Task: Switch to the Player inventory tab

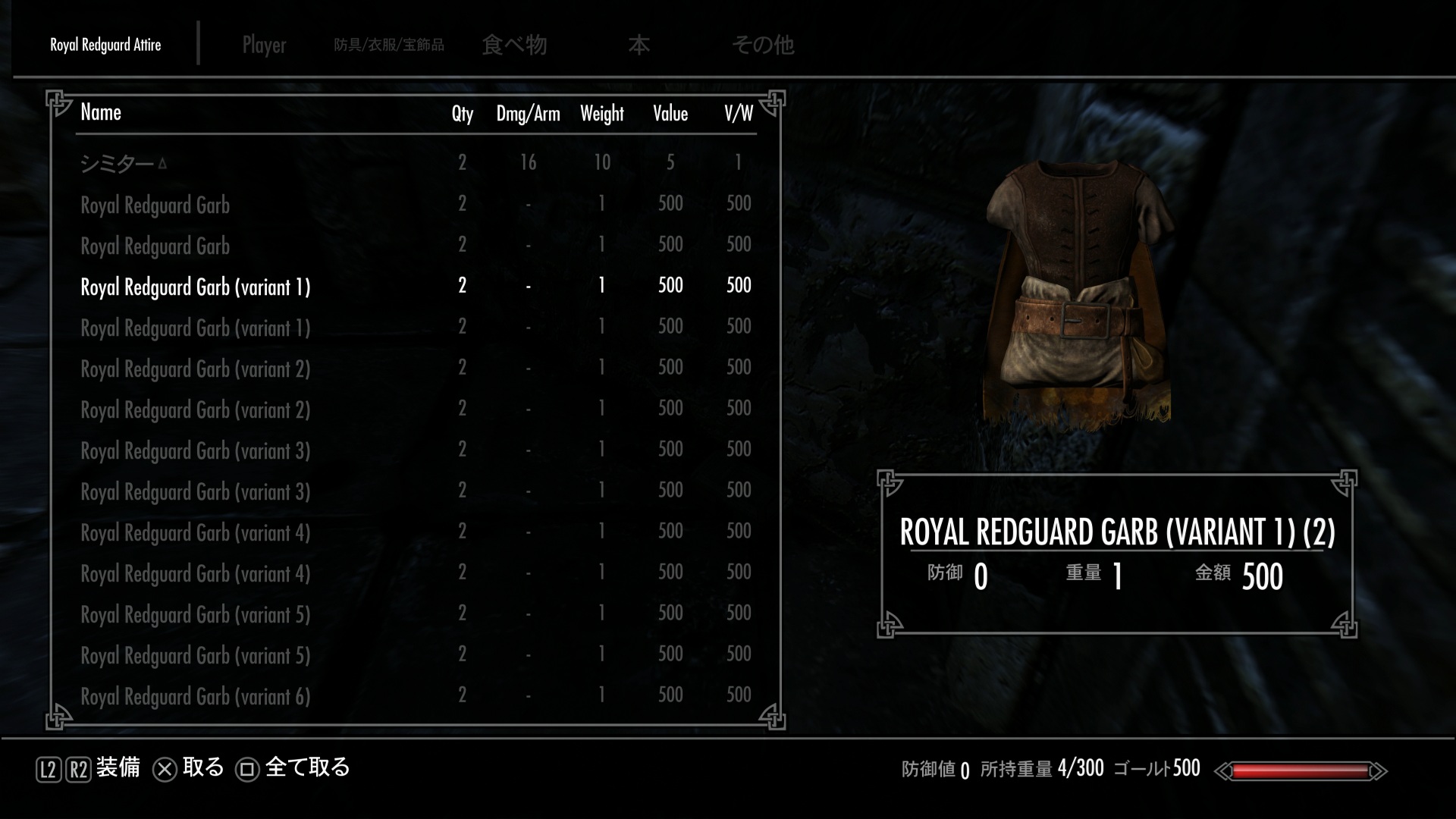Action: click(x=264, y=45)
